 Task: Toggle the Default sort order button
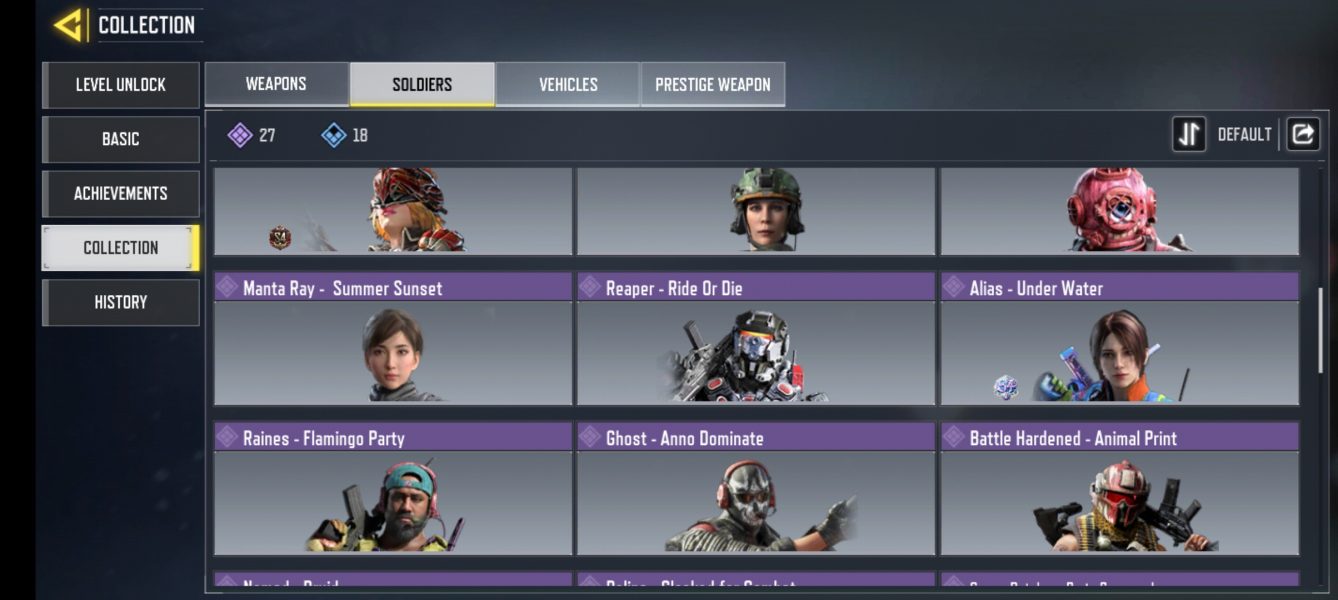click(x=1189, y=134)
